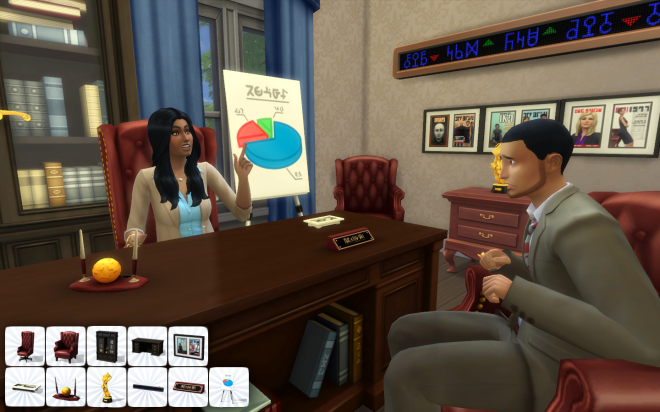Viewport: 660px width, 412px height.
Task: Pick the dark wooden bookcase thumbnail
Action: click(x=106, y=345)
